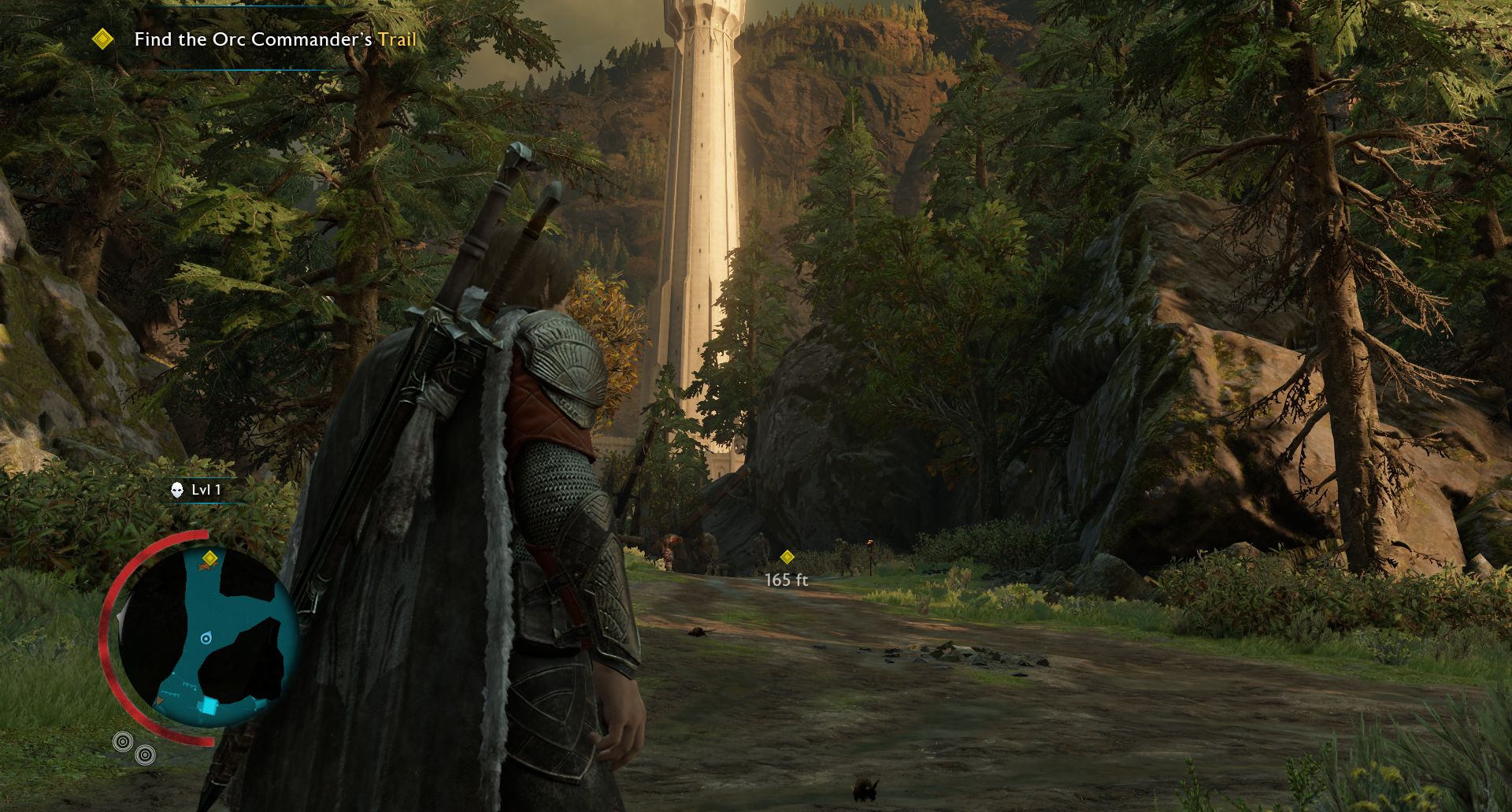Click the yellow quest marker on the minimap

(x=211, y=558)
